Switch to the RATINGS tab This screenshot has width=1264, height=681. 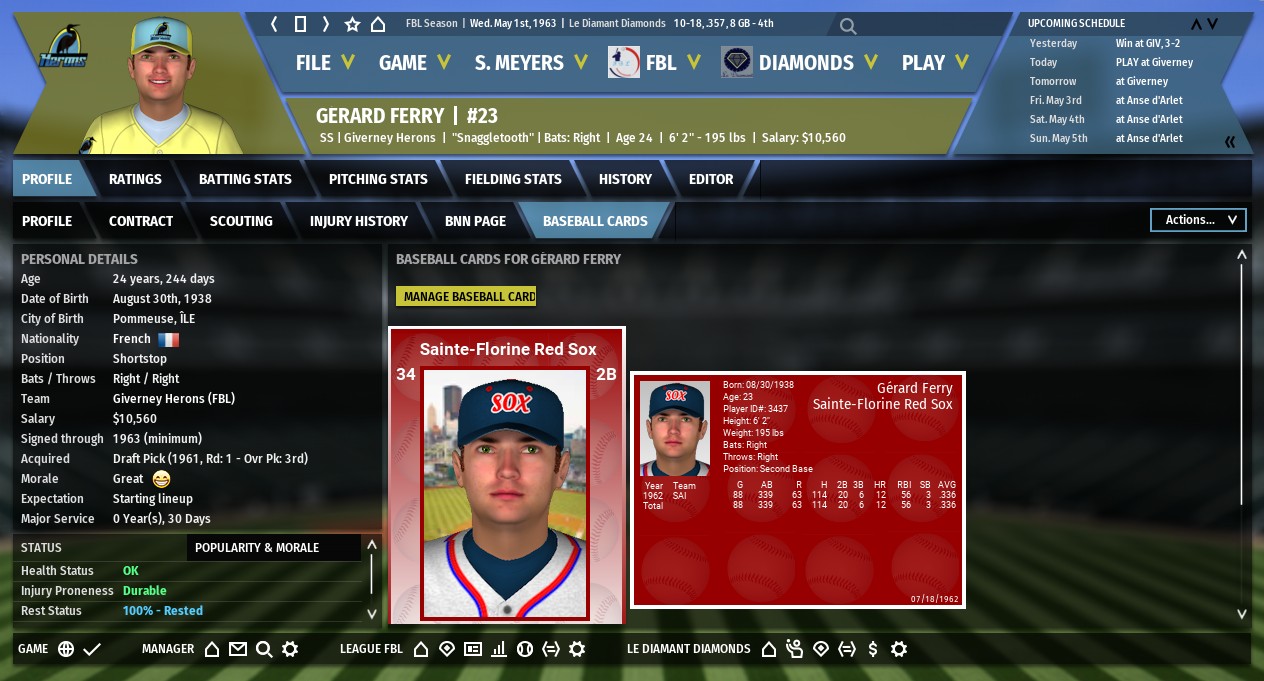point(135,179)
